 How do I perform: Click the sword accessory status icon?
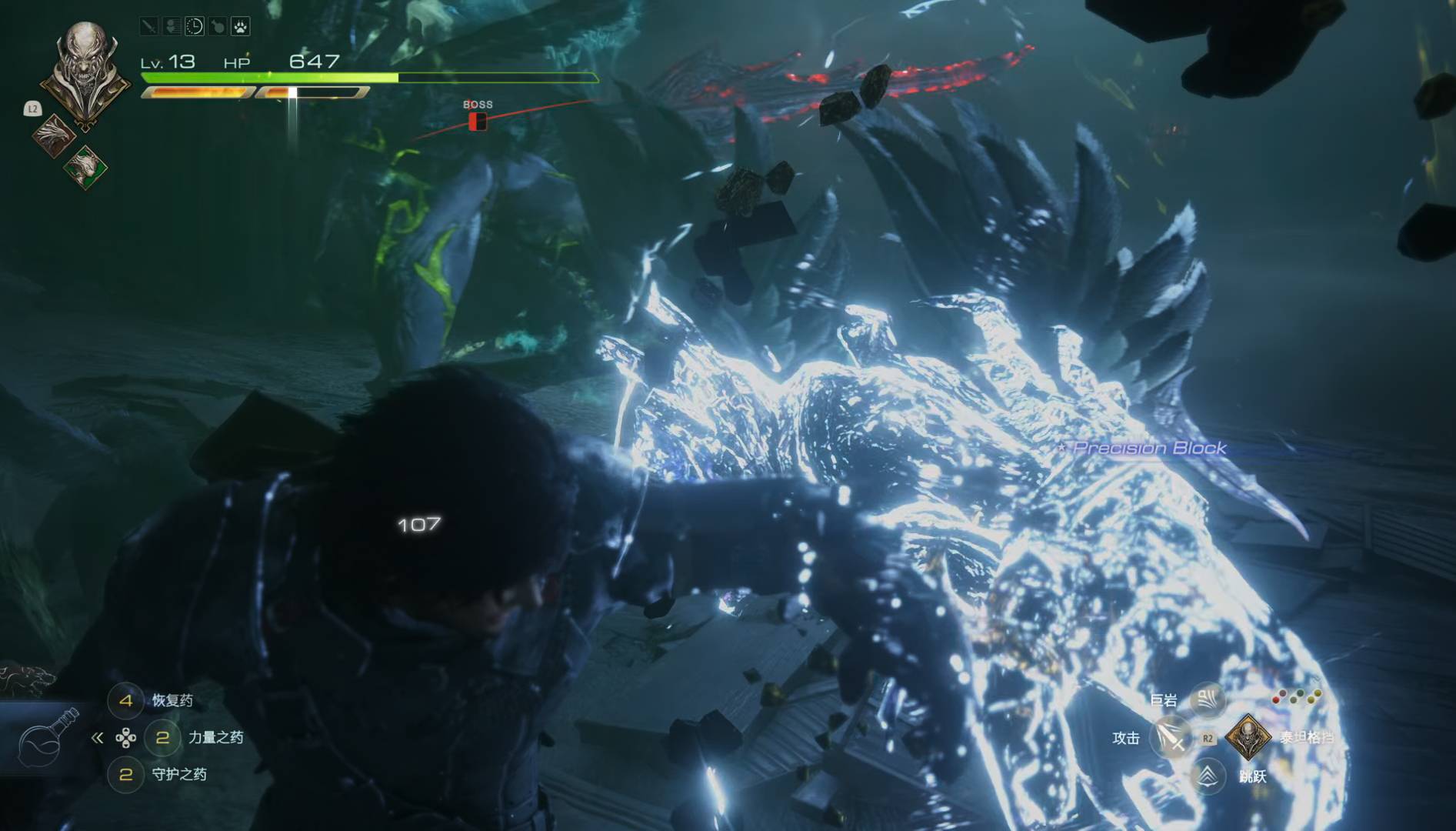coord(148,27)
